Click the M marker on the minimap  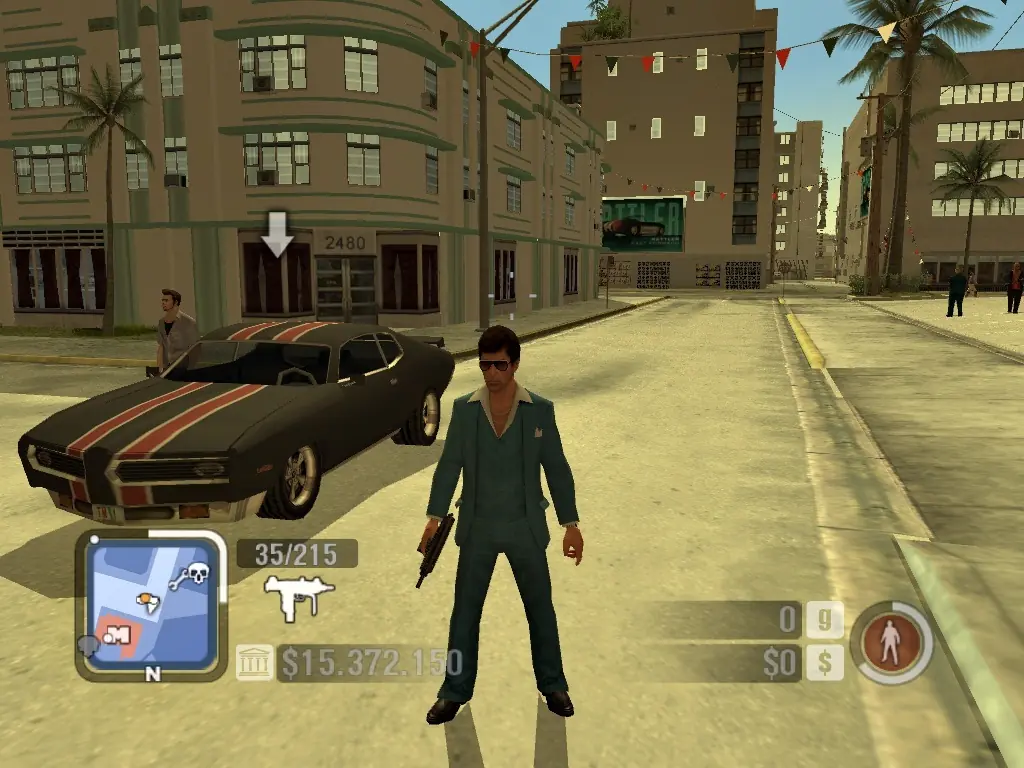(119, 634)
